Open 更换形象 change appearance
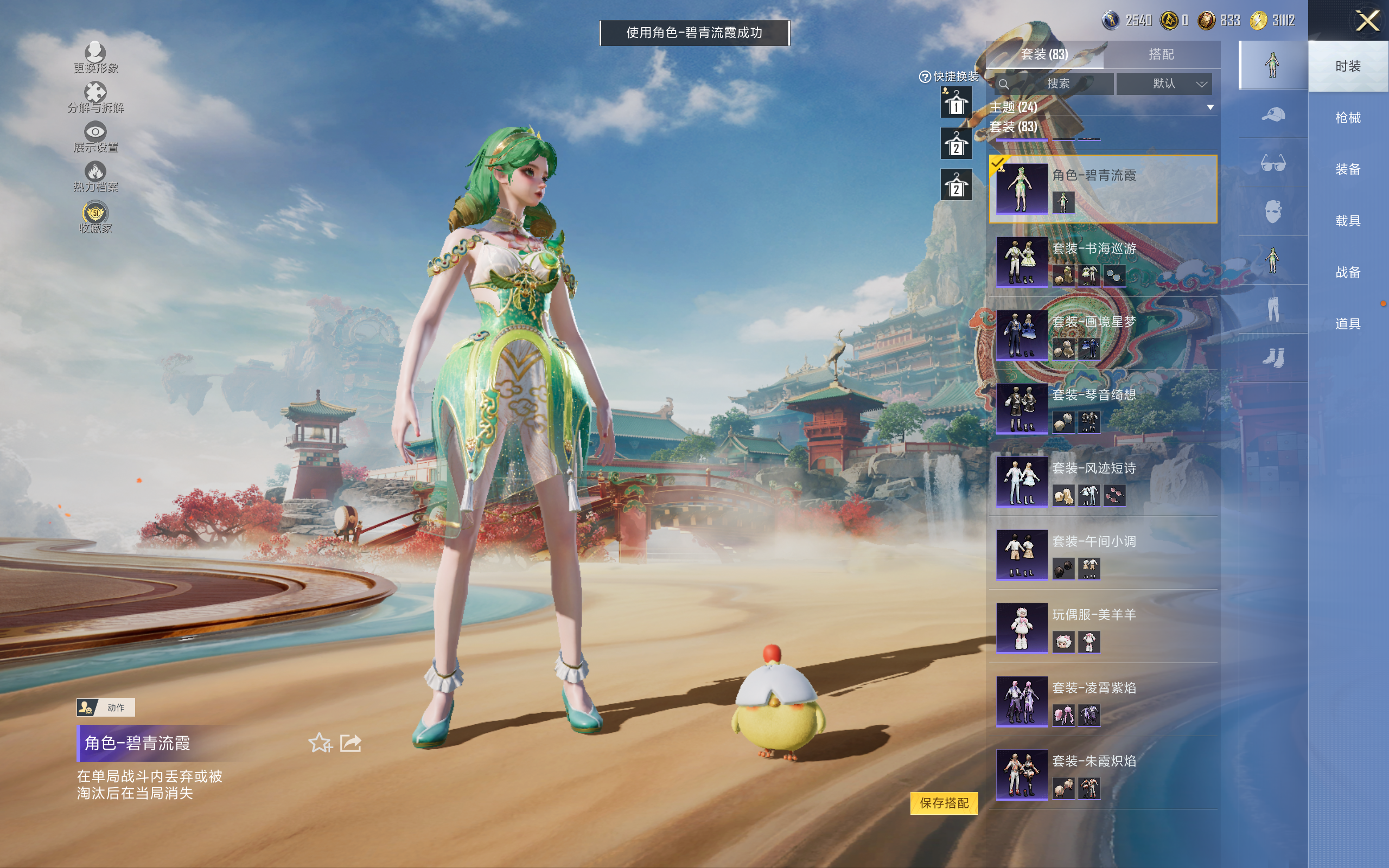Screen dimensions: 1389x868 pyautogui.click(x=95, y=58)
